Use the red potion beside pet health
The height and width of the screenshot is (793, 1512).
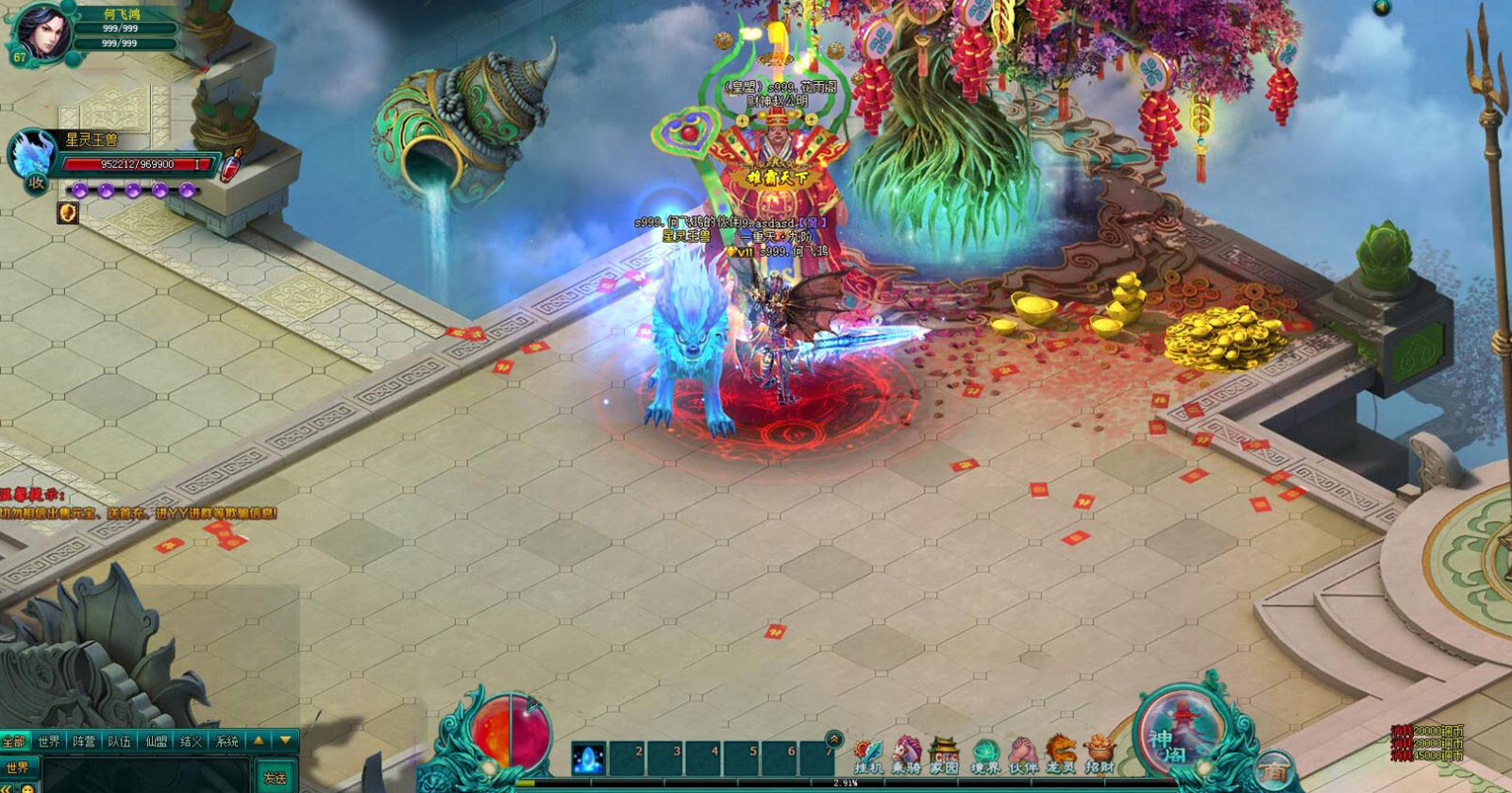point(231,166)
